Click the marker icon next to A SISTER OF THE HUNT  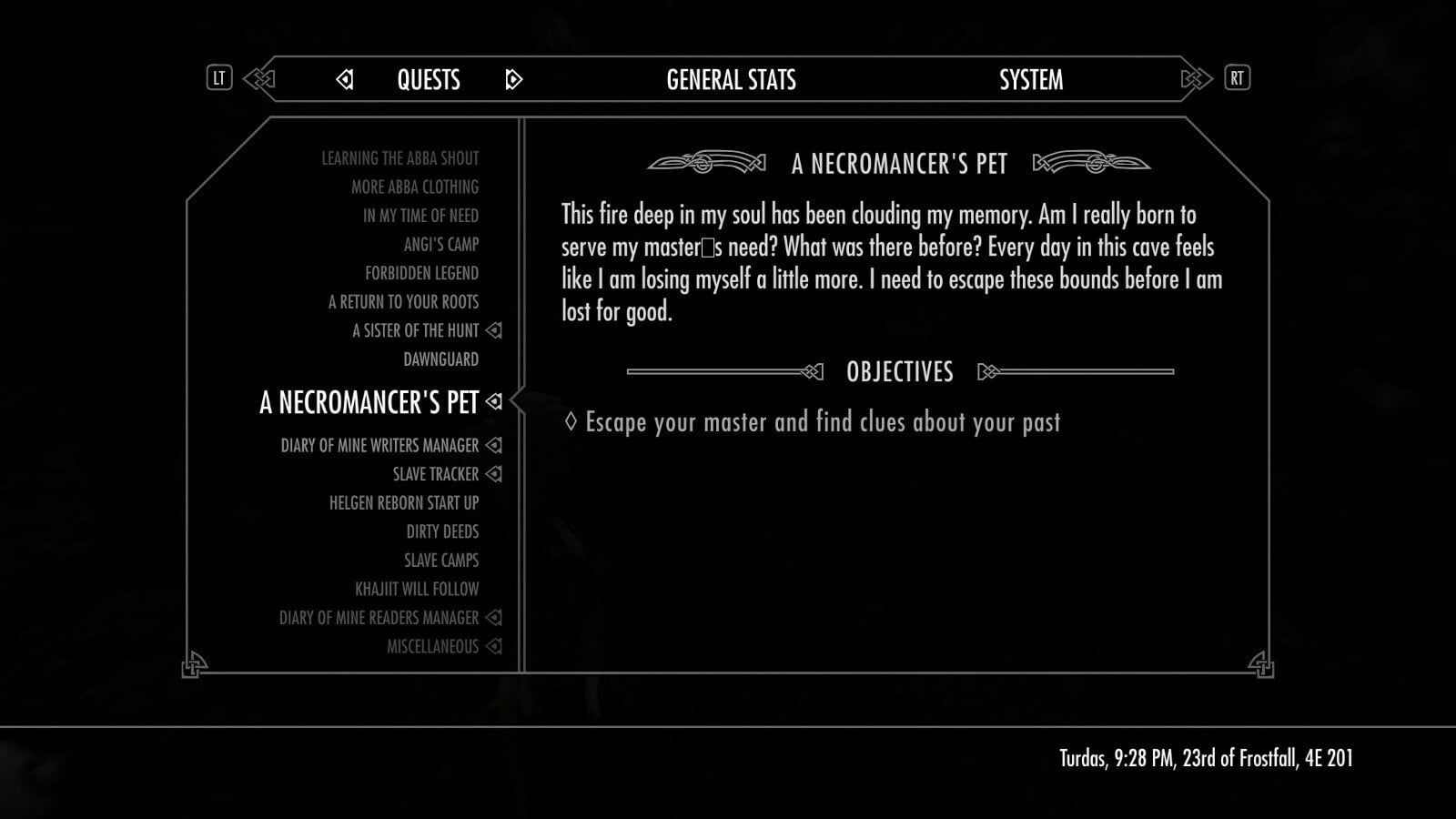[494, 330]
